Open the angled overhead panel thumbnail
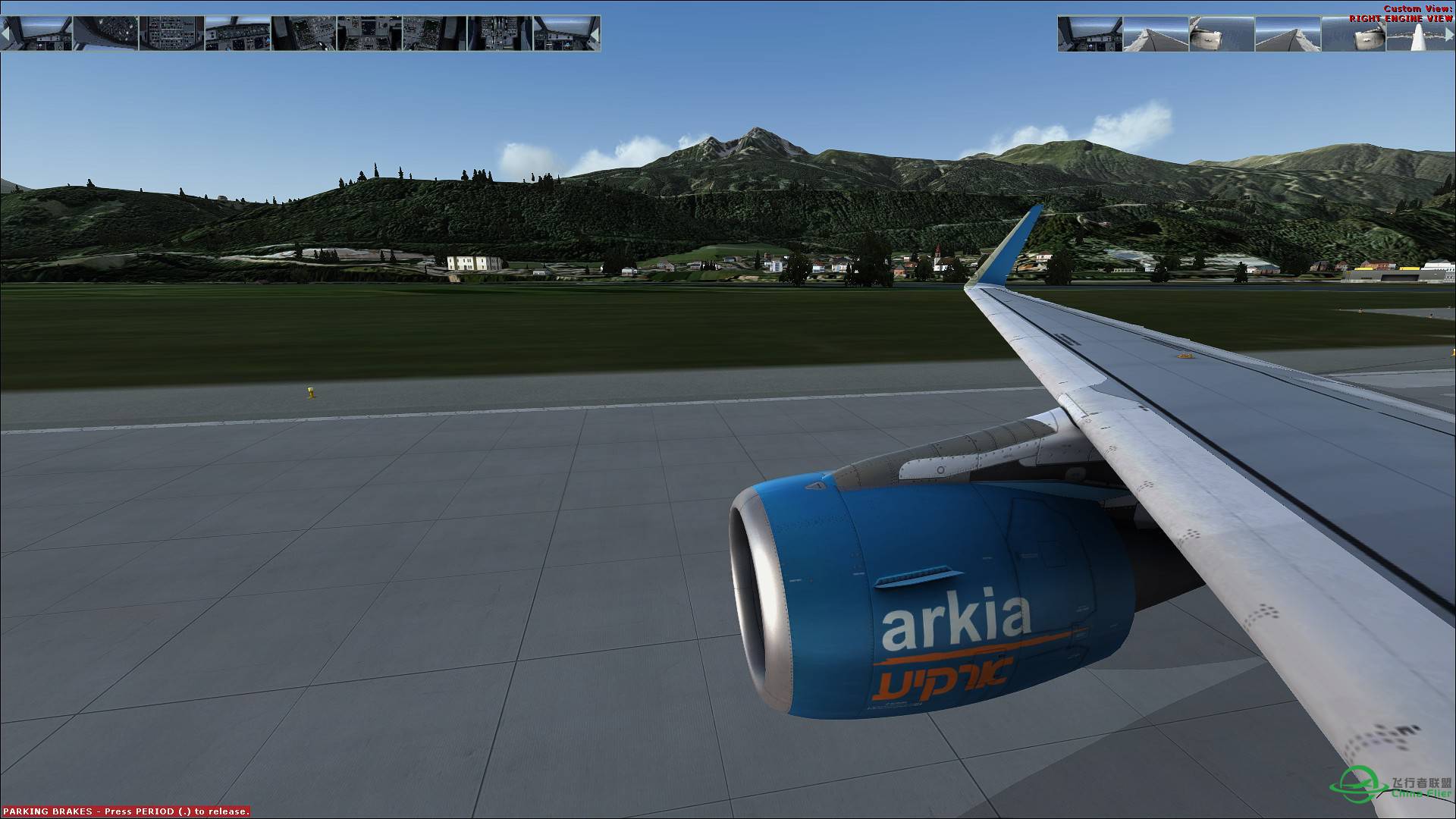1456x819 pixels. 106,34
